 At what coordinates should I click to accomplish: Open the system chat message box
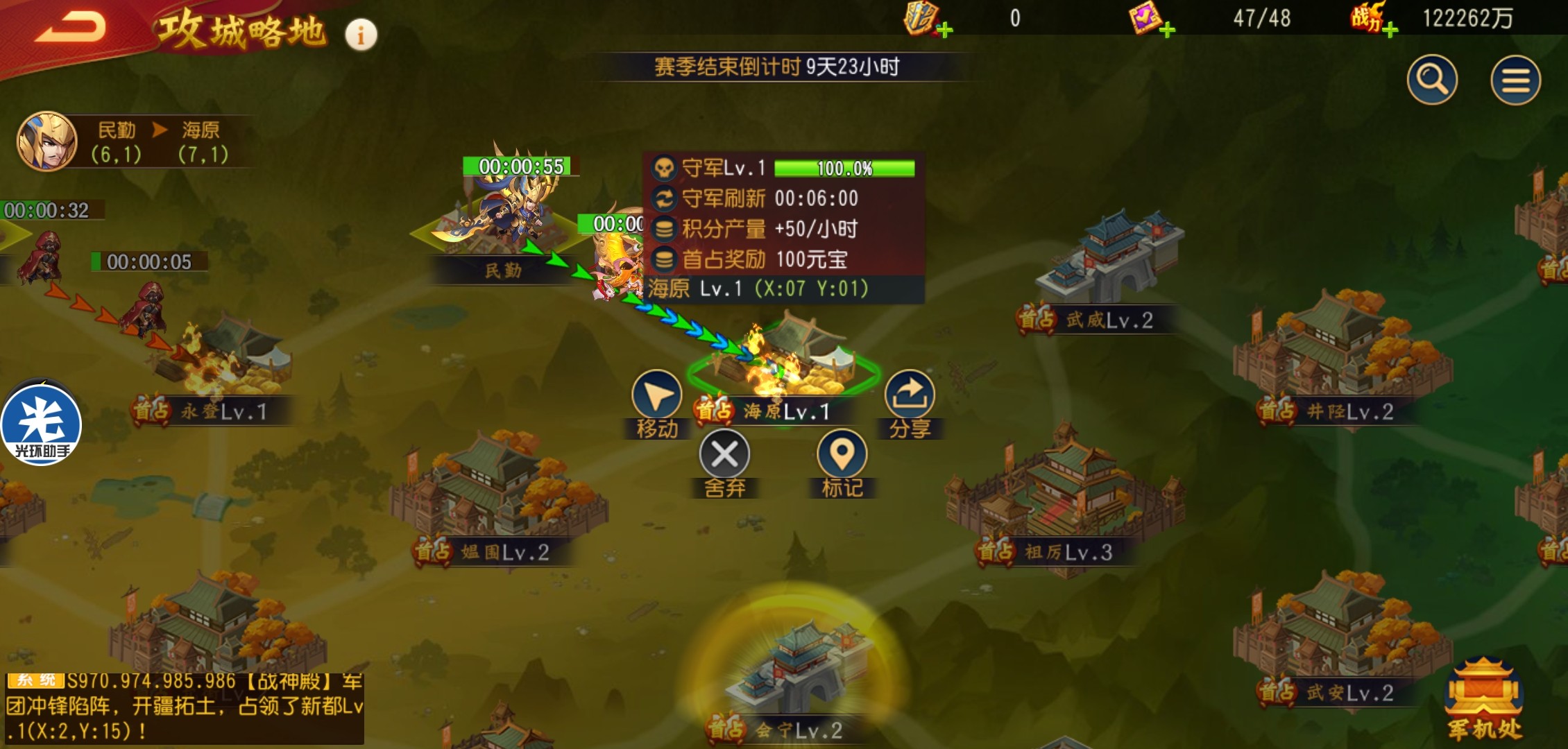coord(184,707)
